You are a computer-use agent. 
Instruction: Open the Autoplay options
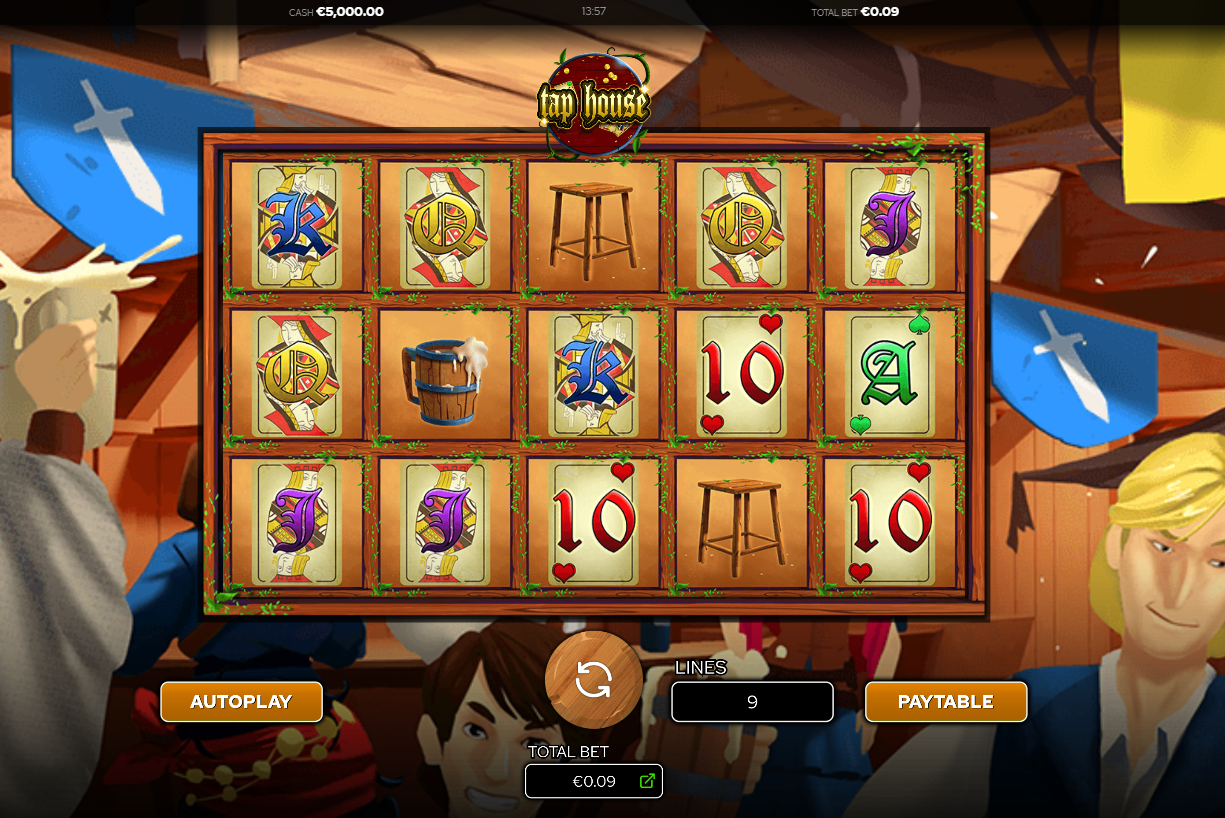241,701
